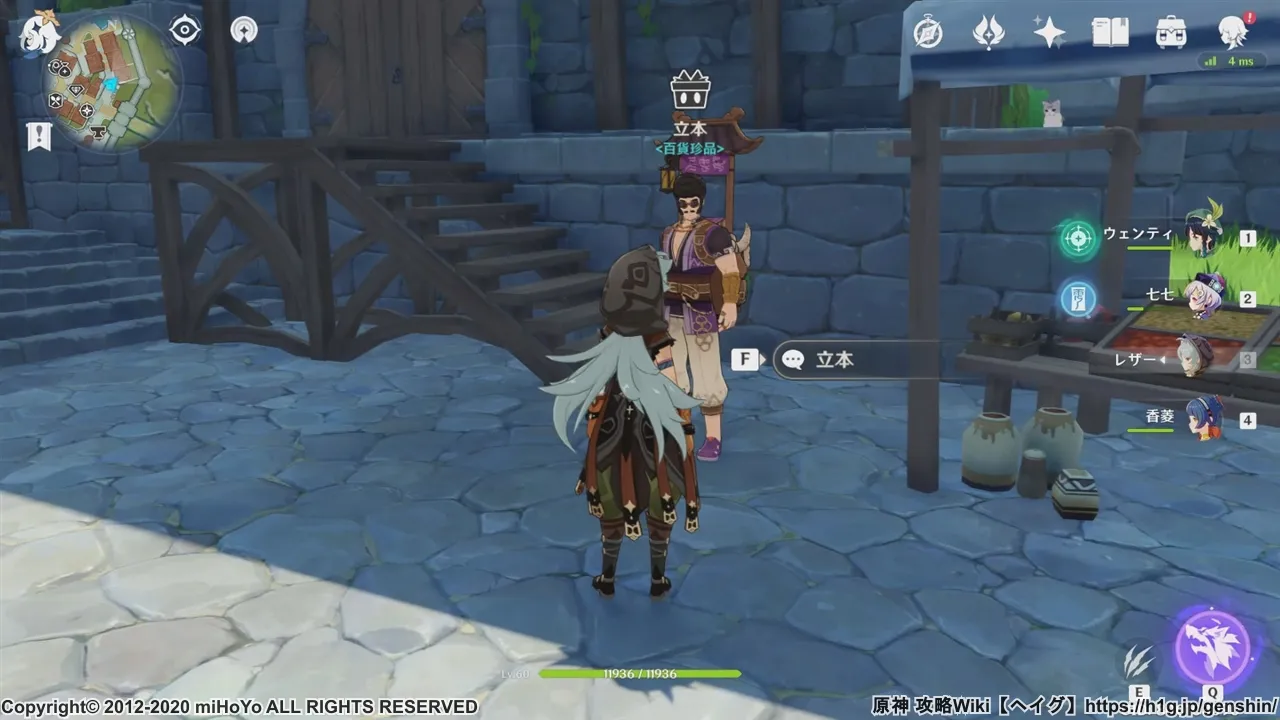Open the backpack inventory
Screen dimensions: 1280x720
1171,33
